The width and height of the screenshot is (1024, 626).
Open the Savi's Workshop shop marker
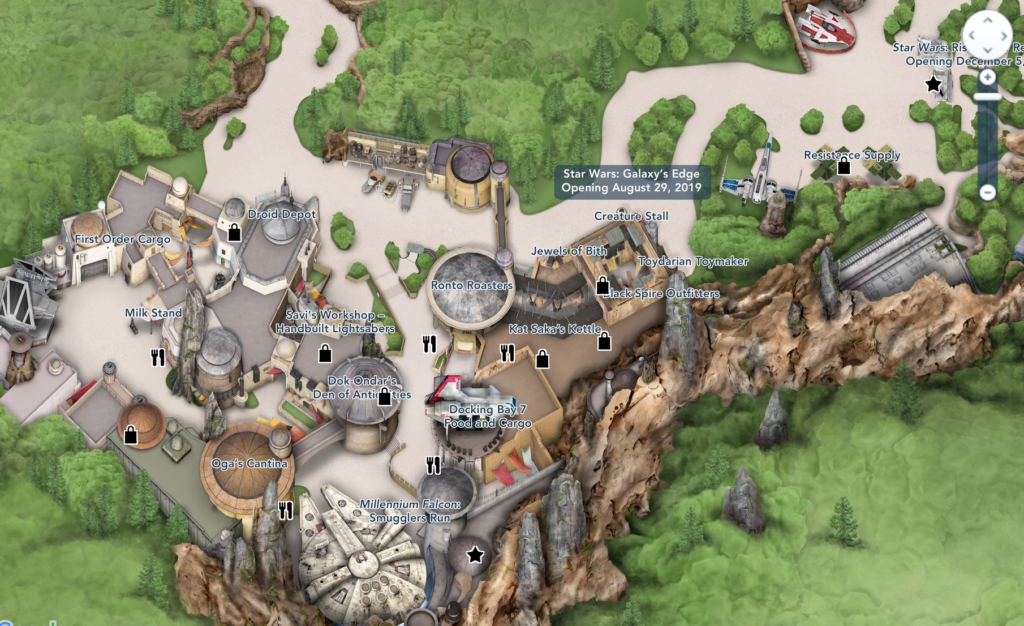coord(324,352)
